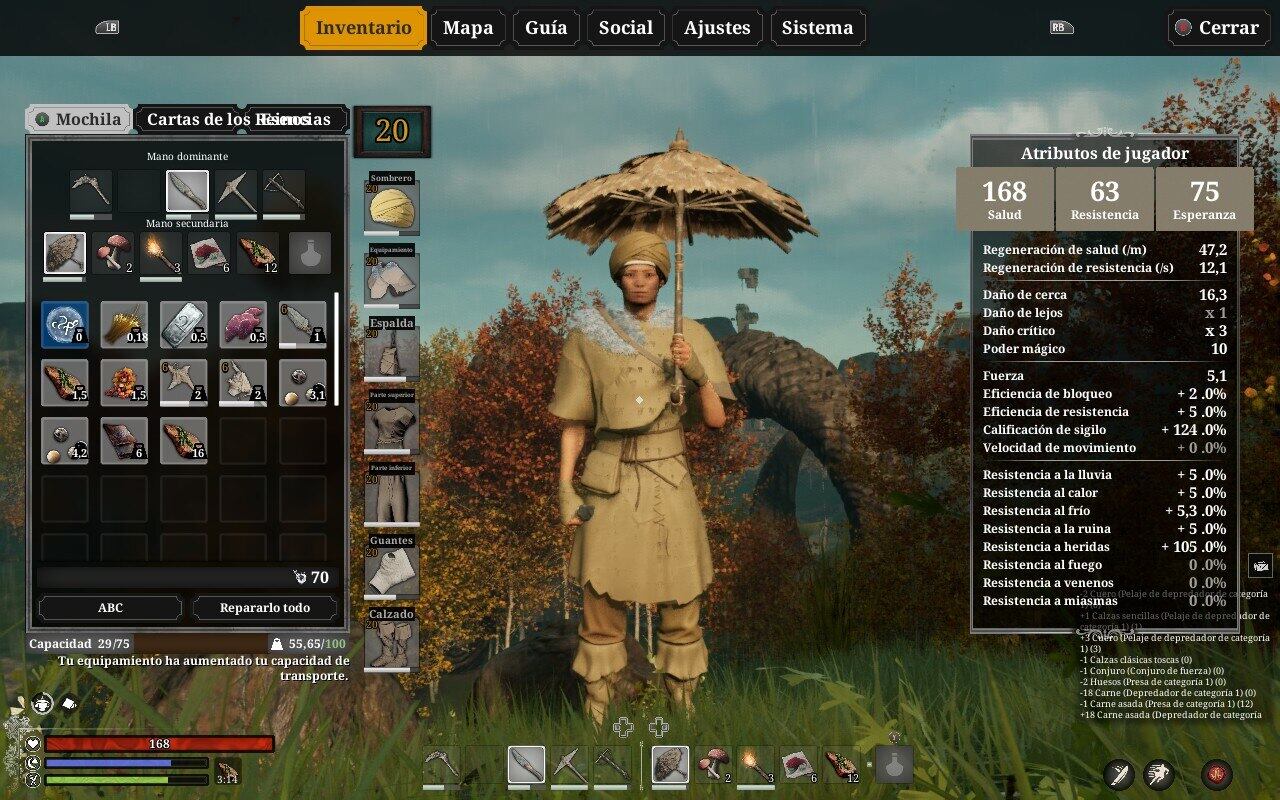Select the torch in the bottom hotbar
The height and width of the screenshot is (800, 1280).
756,765
